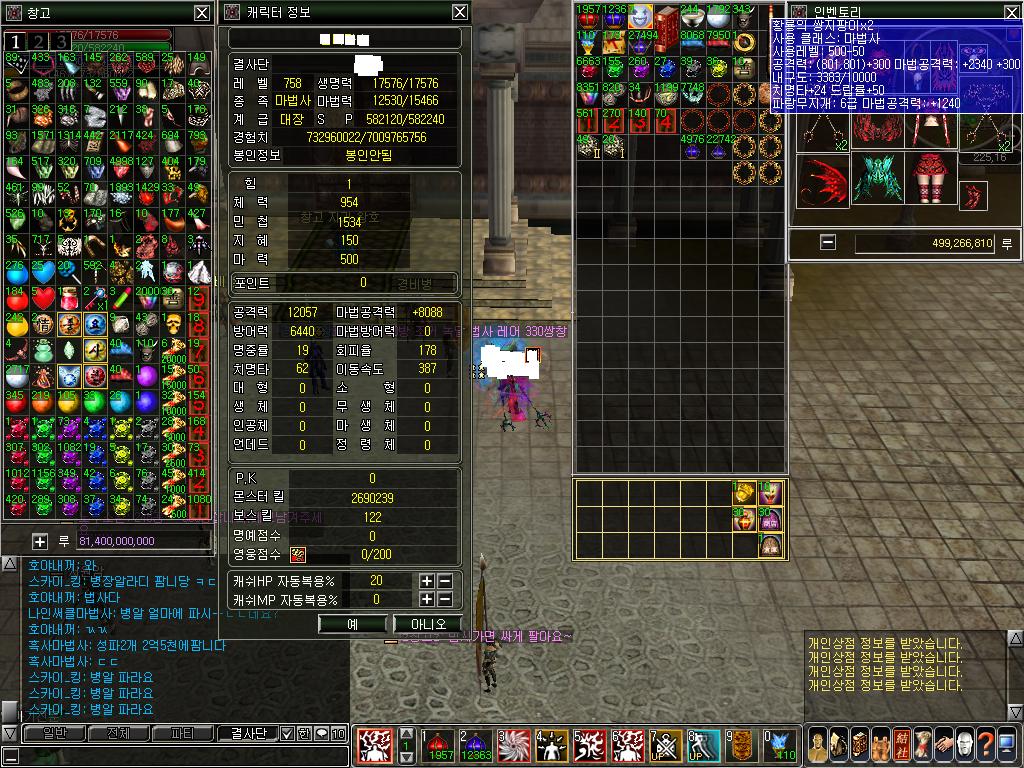Viewport: 1024px width, 768px height.
Task: Click the warehouse gold deposit plus button
Action: [40, 541]
